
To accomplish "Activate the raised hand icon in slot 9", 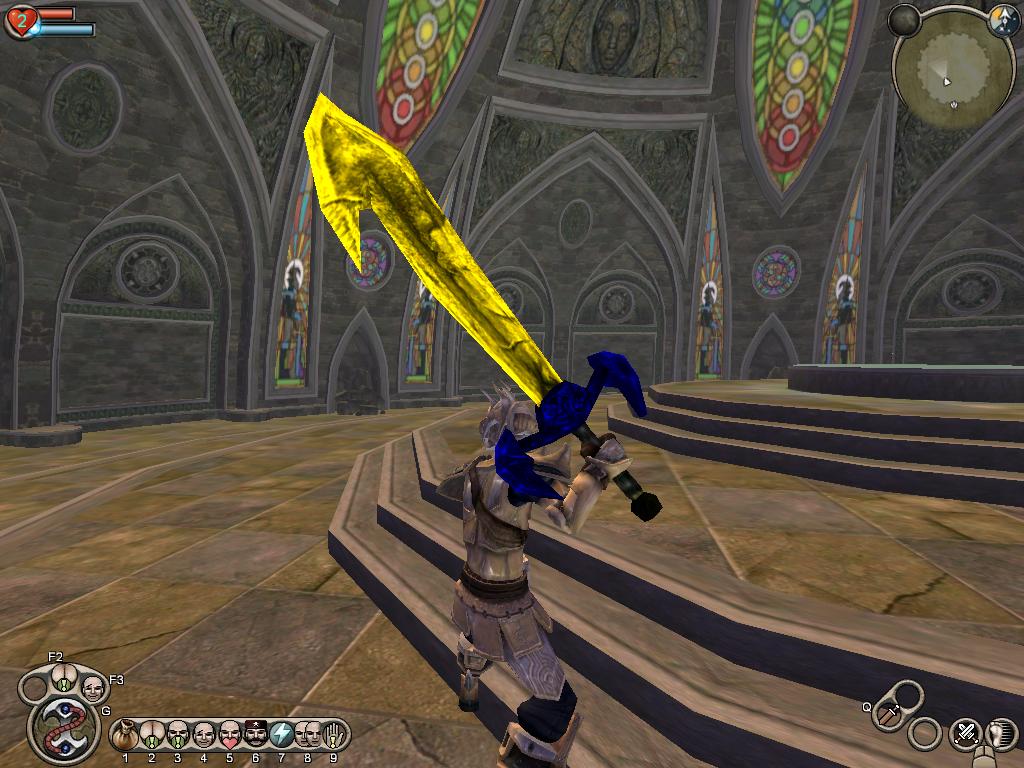I will tap(333, 735).
